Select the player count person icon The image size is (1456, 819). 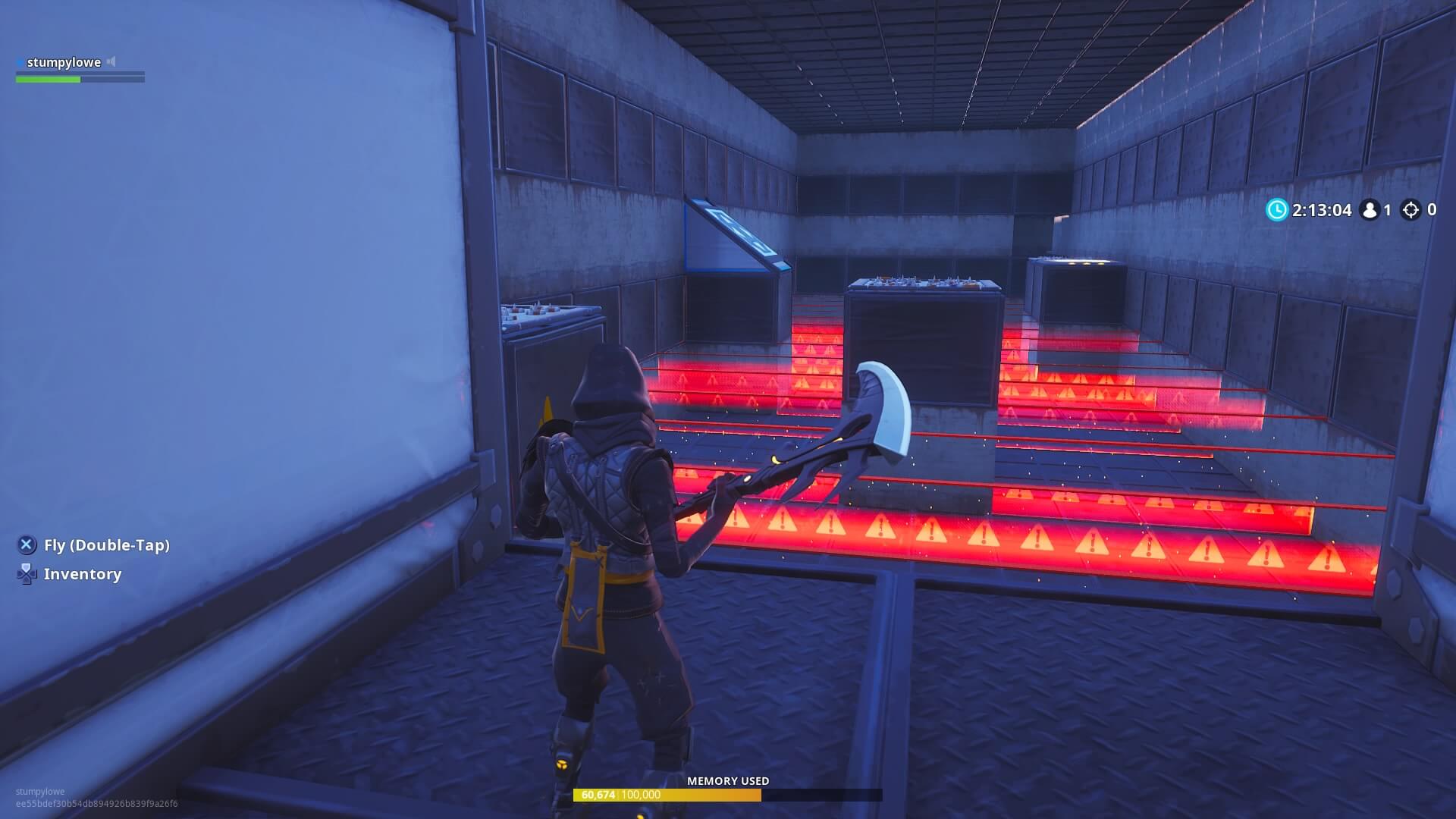1370,210
